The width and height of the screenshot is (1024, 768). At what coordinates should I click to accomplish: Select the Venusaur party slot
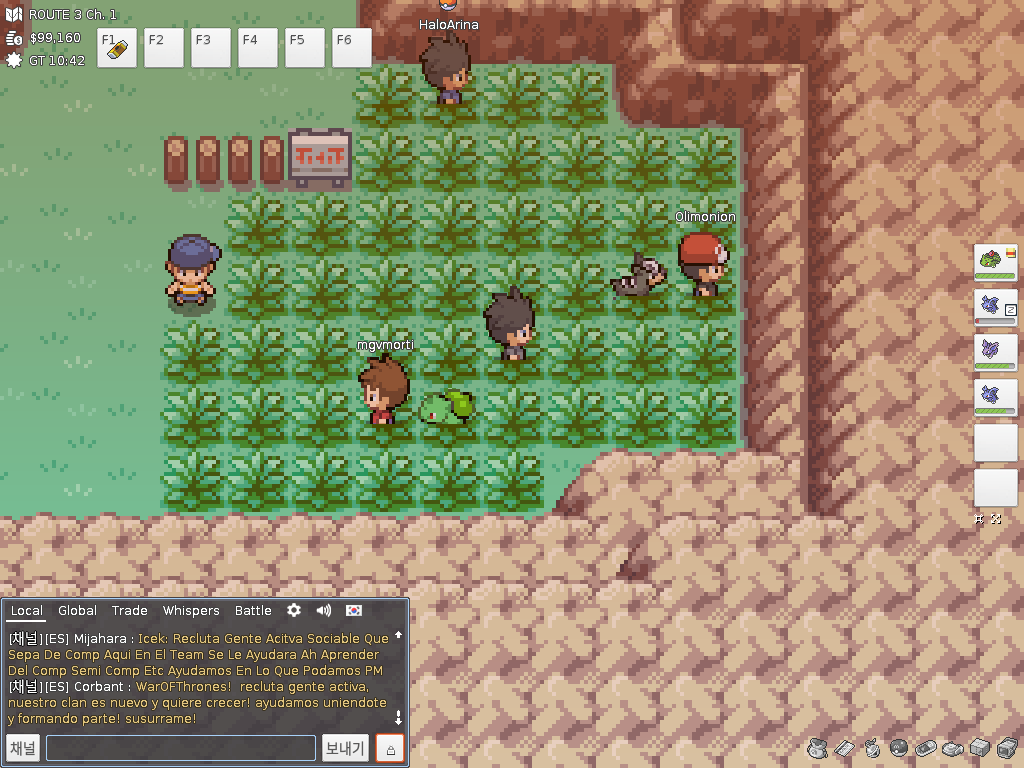(995, 262)
